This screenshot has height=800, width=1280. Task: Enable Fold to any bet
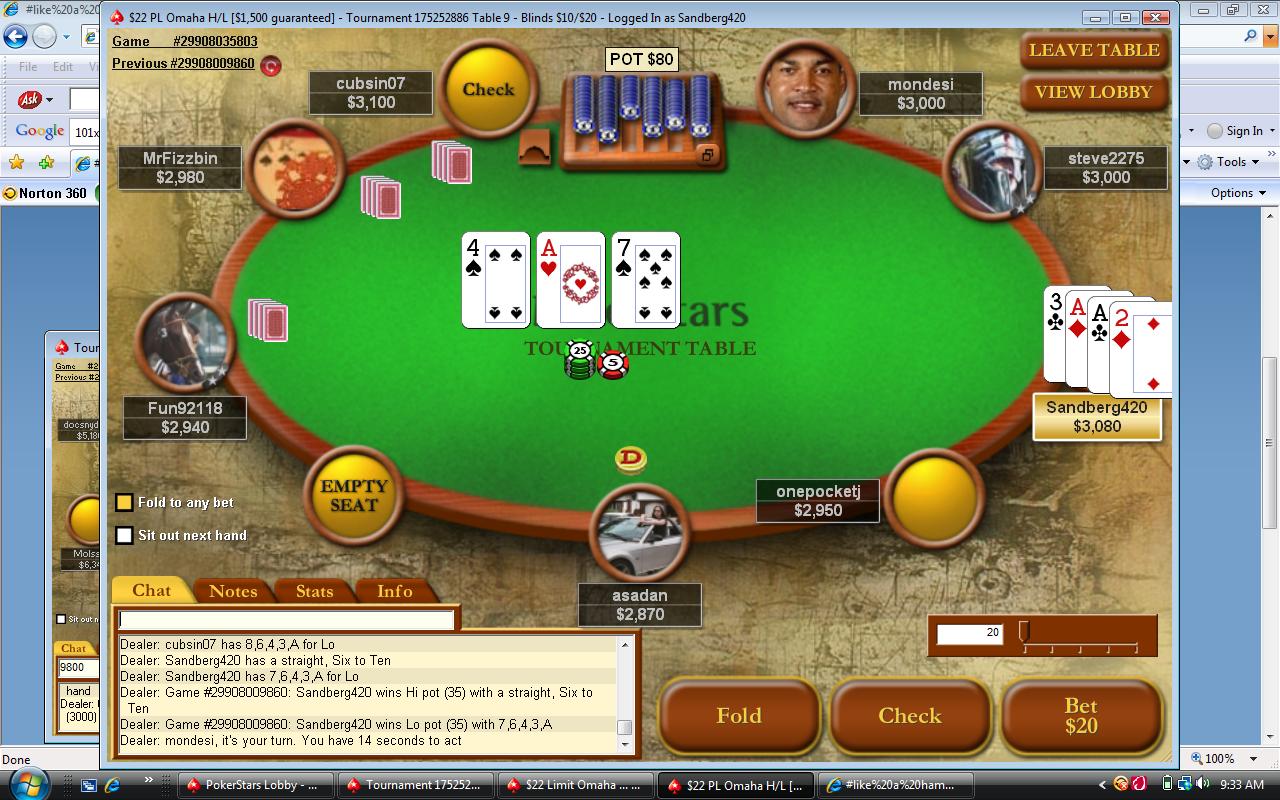[125, 503]
